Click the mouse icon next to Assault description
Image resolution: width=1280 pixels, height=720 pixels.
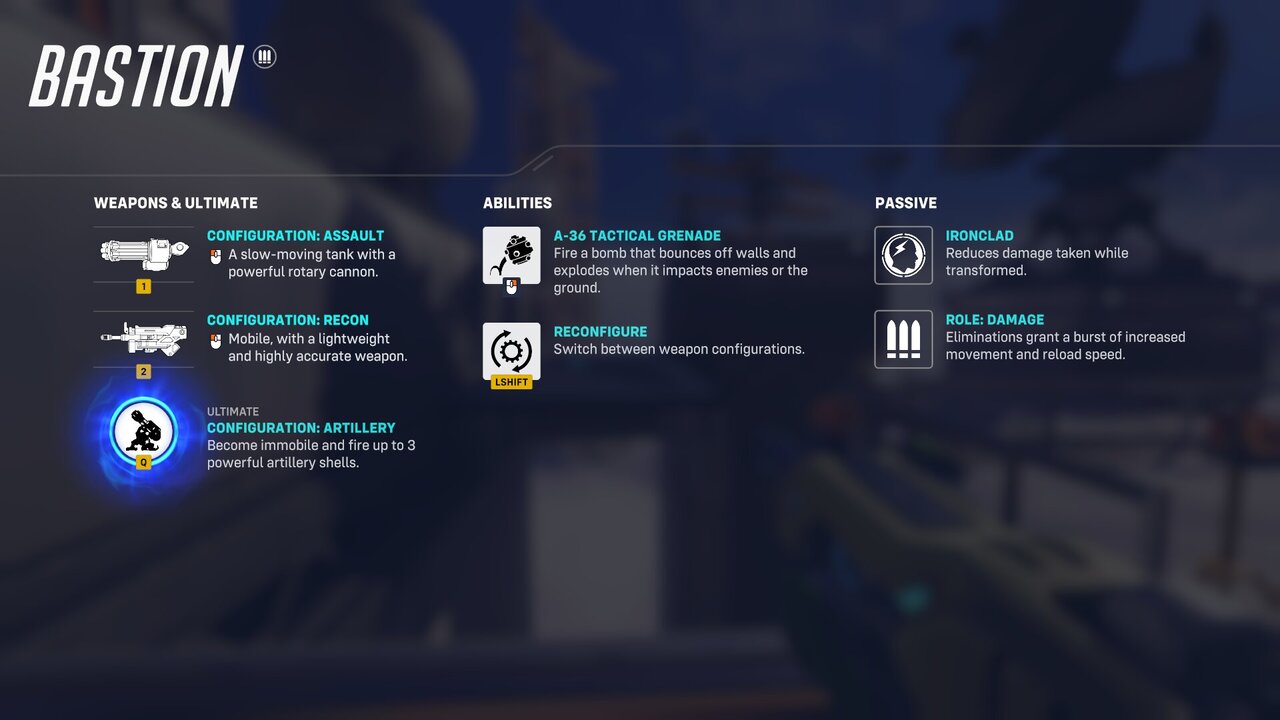point(214,255)
